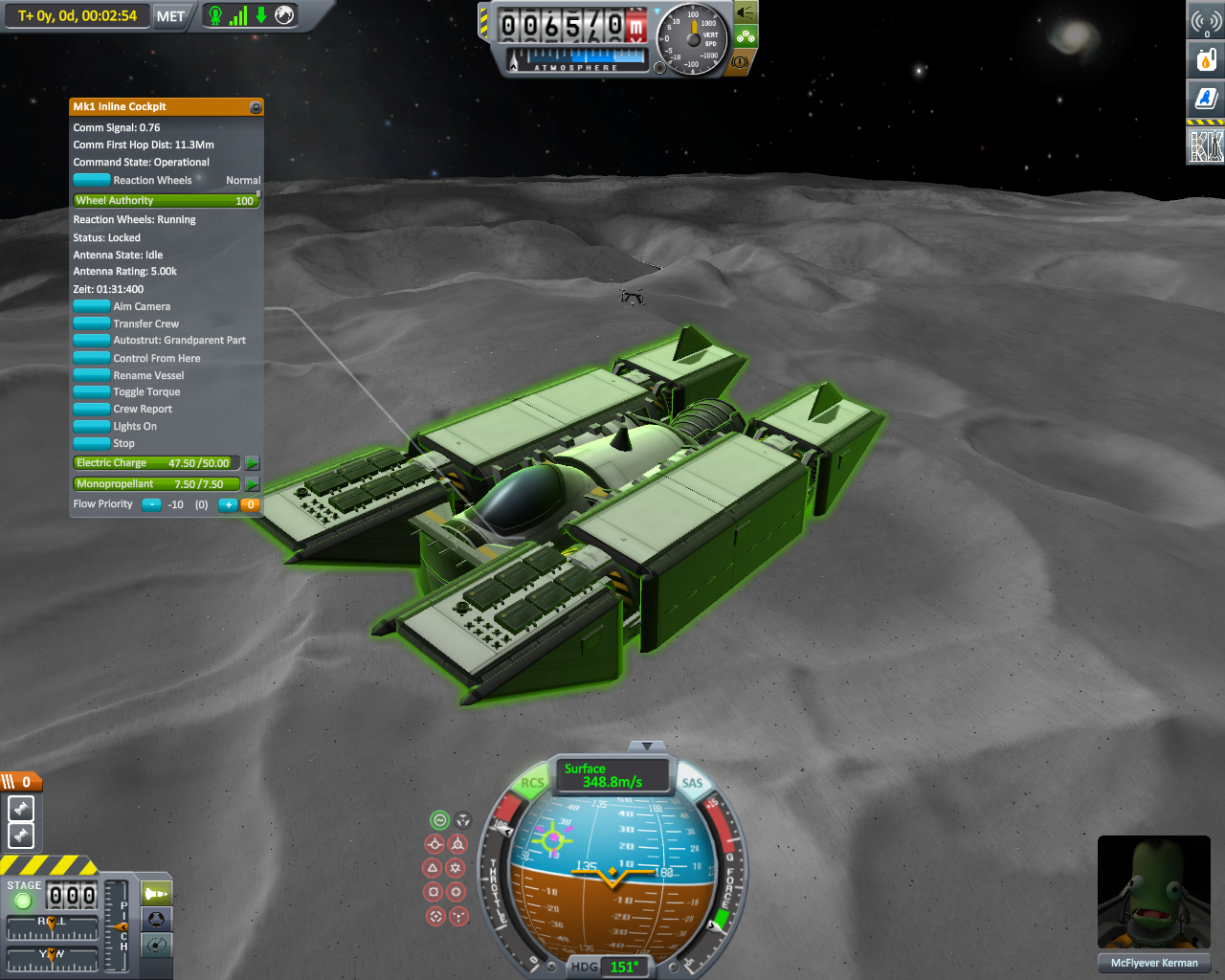
Task: Toggle the Reaction Wheels mode button
Action: tap(92, 180)
